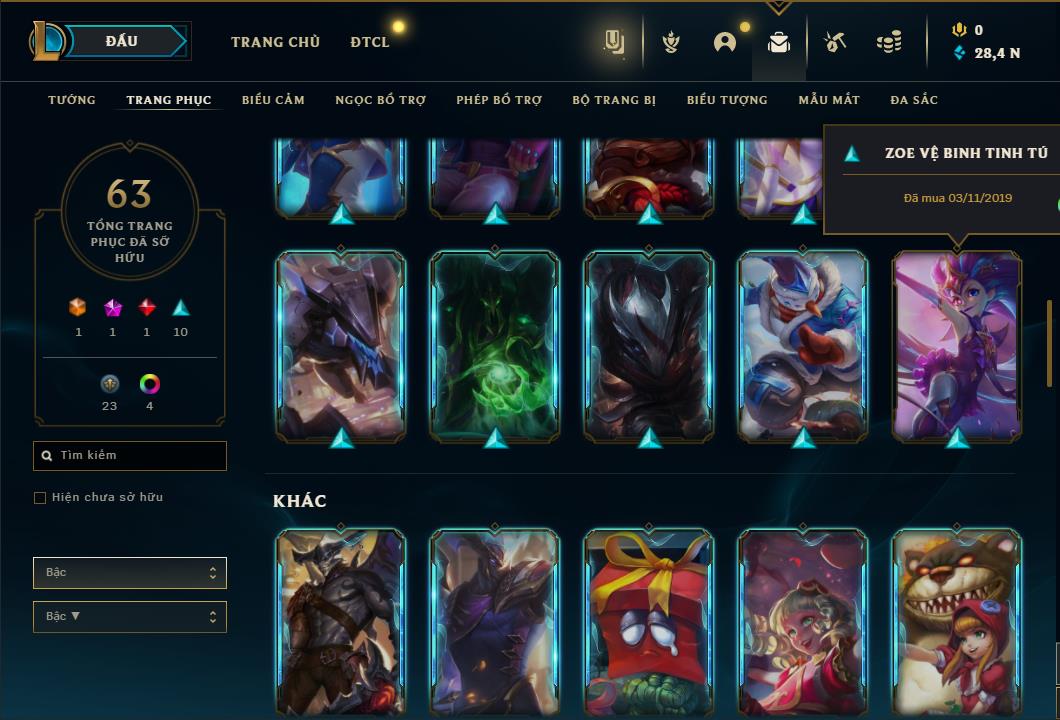Open the PHÉP BỔ TRỢ spells tab

(x=499, y=100)
